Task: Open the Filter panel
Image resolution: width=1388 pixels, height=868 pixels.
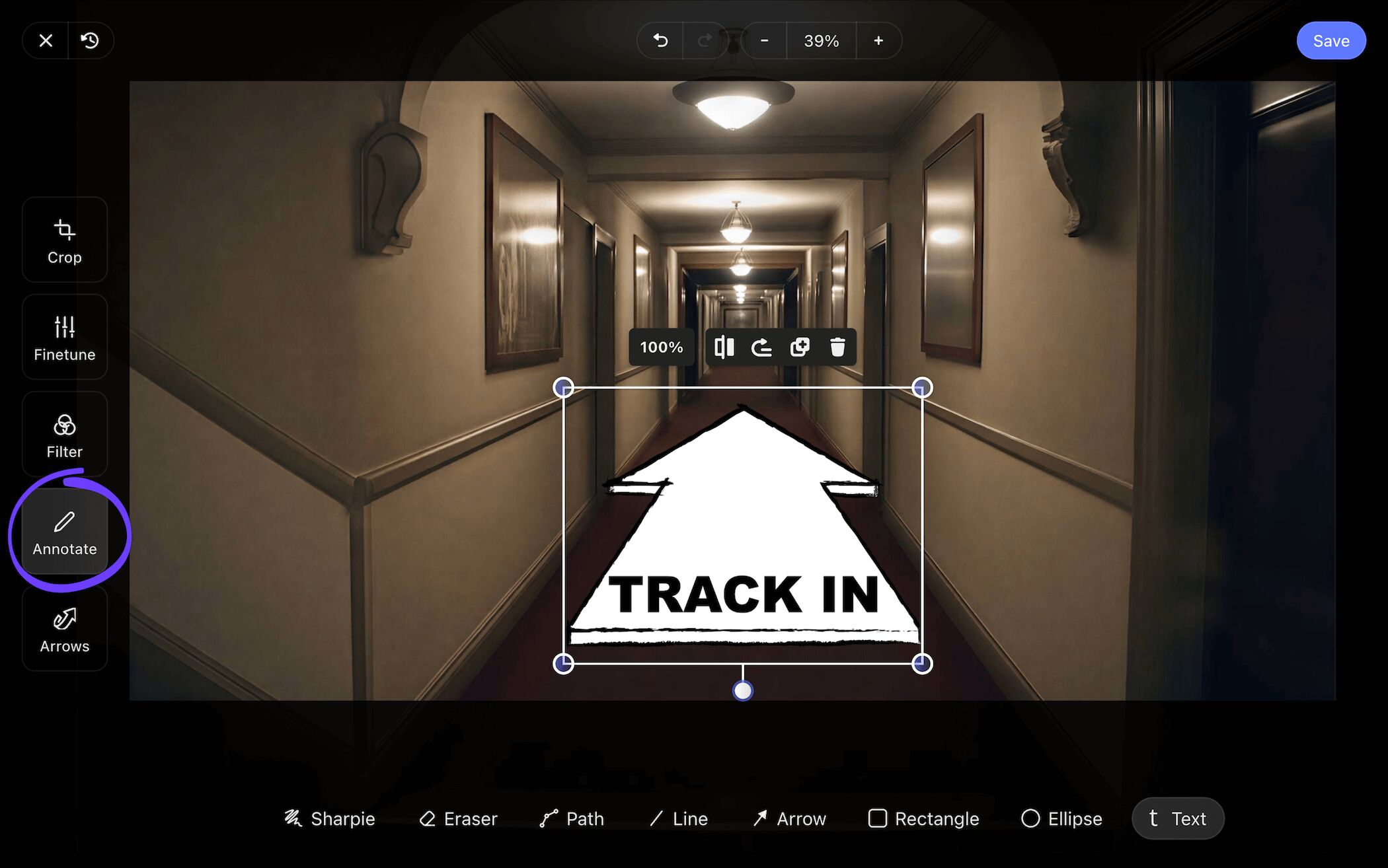Action: 64,435
